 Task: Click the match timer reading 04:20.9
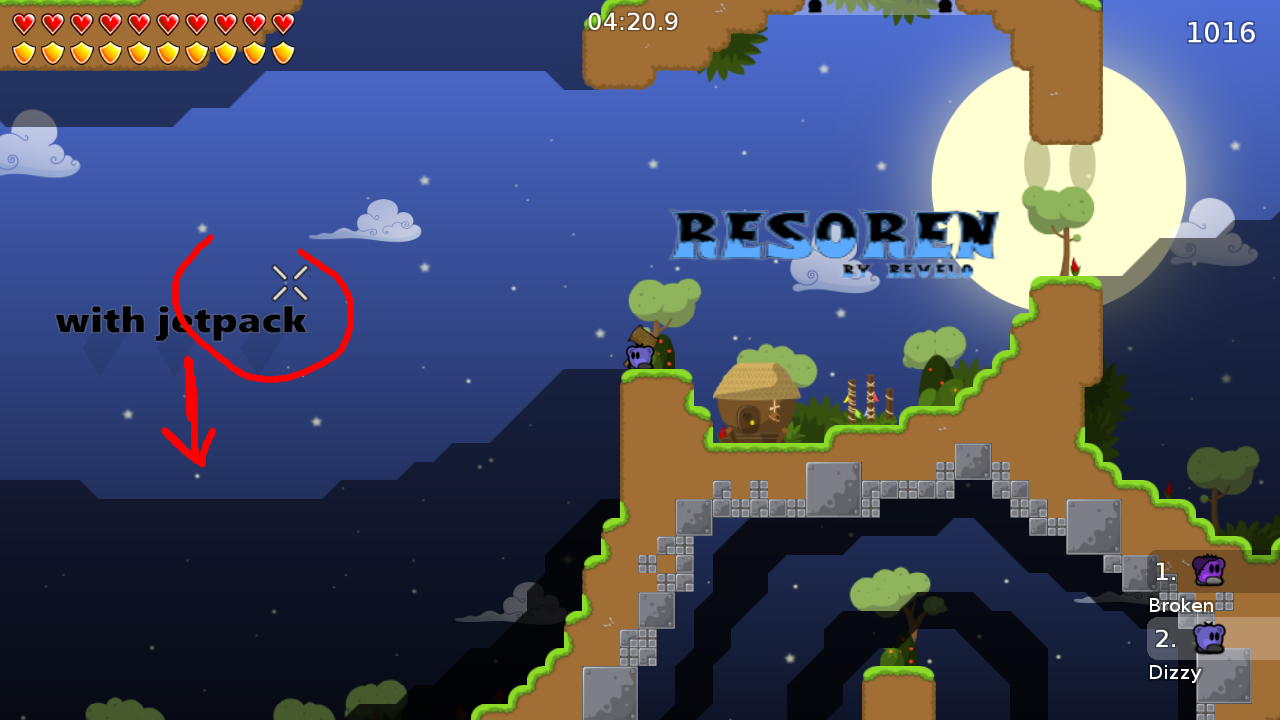632,21
